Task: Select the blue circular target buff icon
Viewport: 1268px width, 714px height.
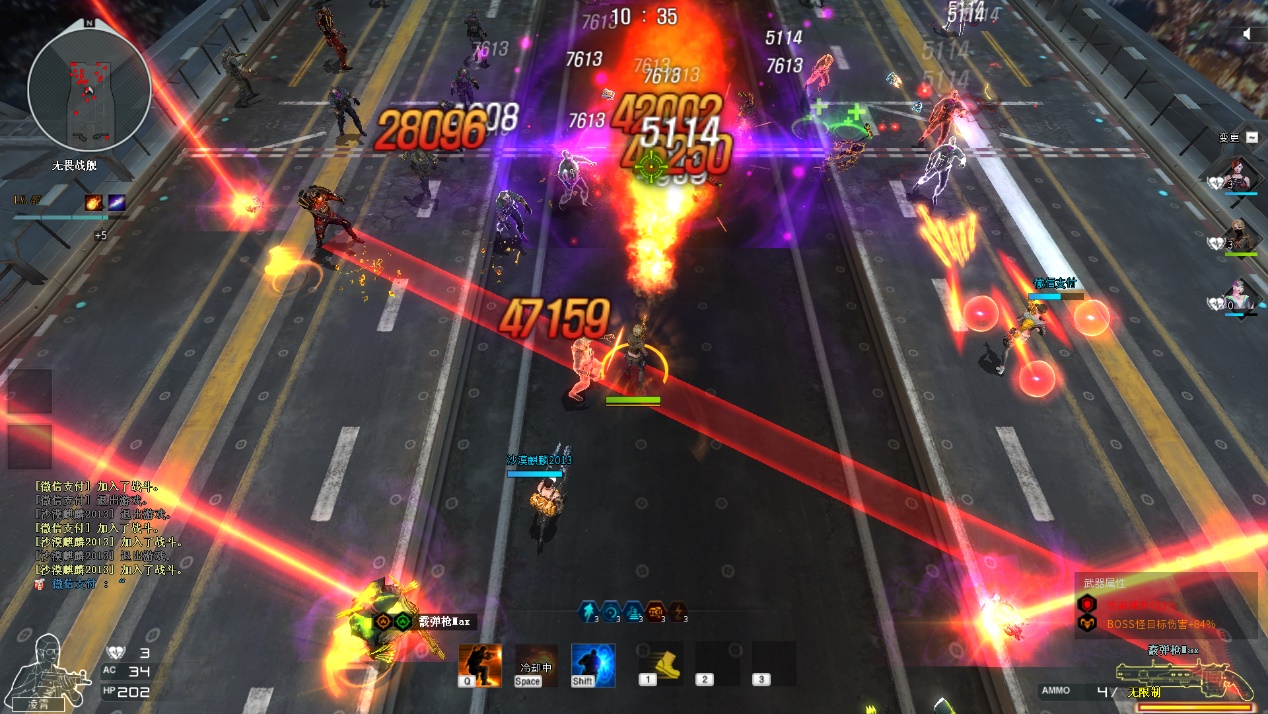Action: [610, 612]
